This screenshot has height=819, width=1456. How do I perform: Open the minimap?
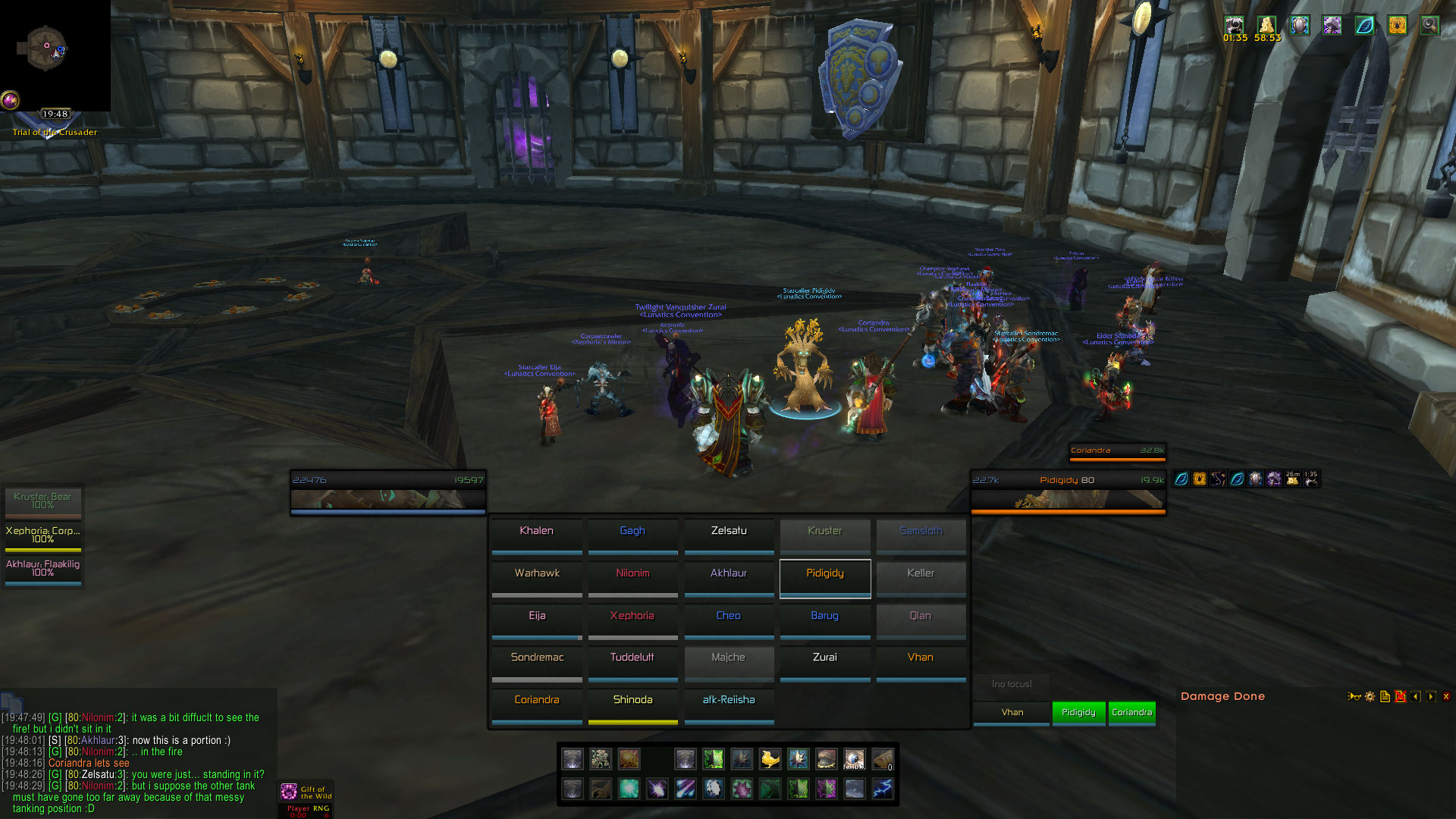(x=45, y=49)
